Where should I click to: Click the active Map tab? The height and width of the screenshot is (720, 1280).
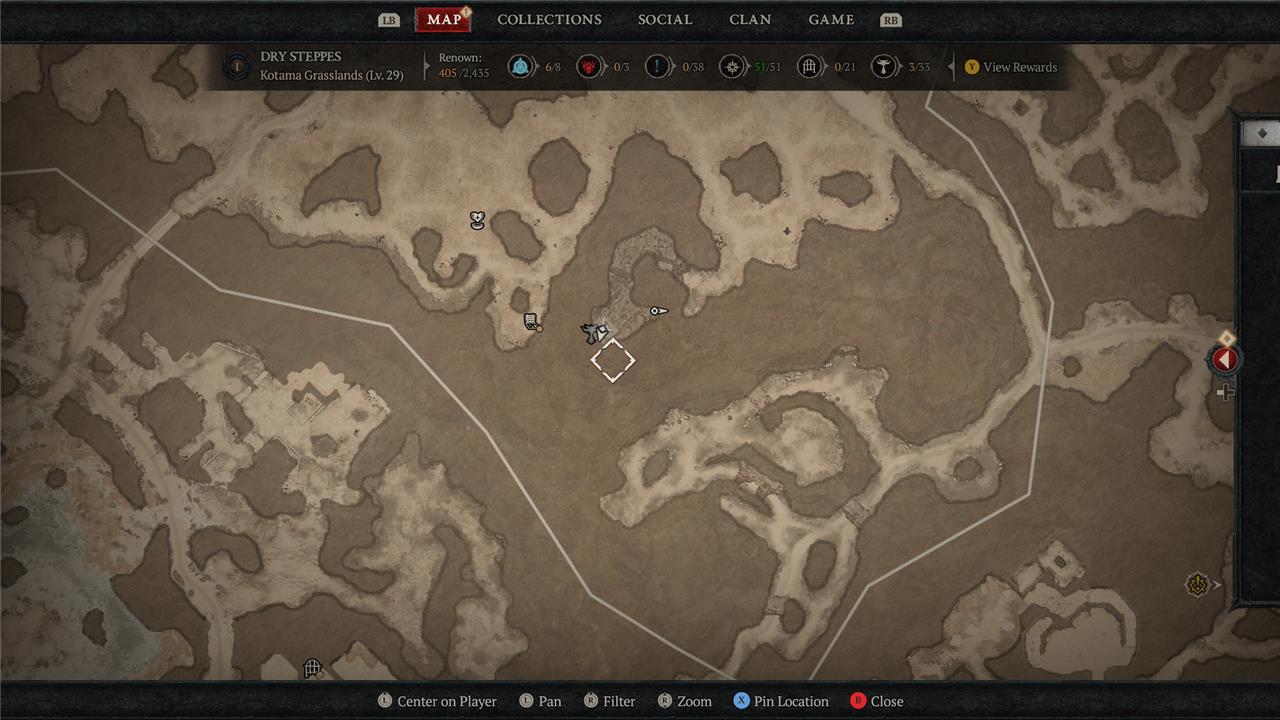click(443, 20)
